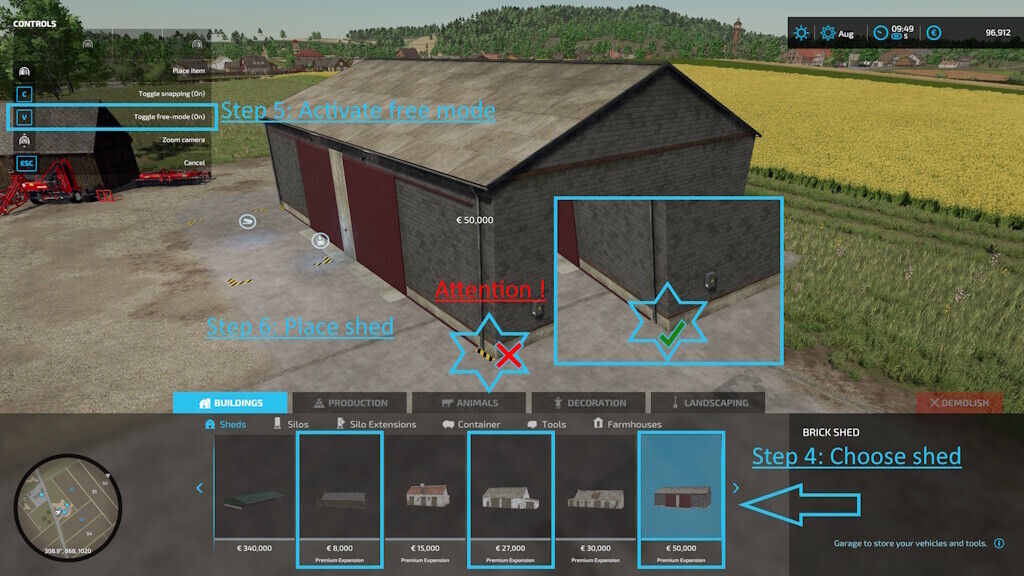Viewport: 1024px width, 576px height.
Task: Switch to the Landscaping tab
Action: pyautogui.click(x=708, y=403)
